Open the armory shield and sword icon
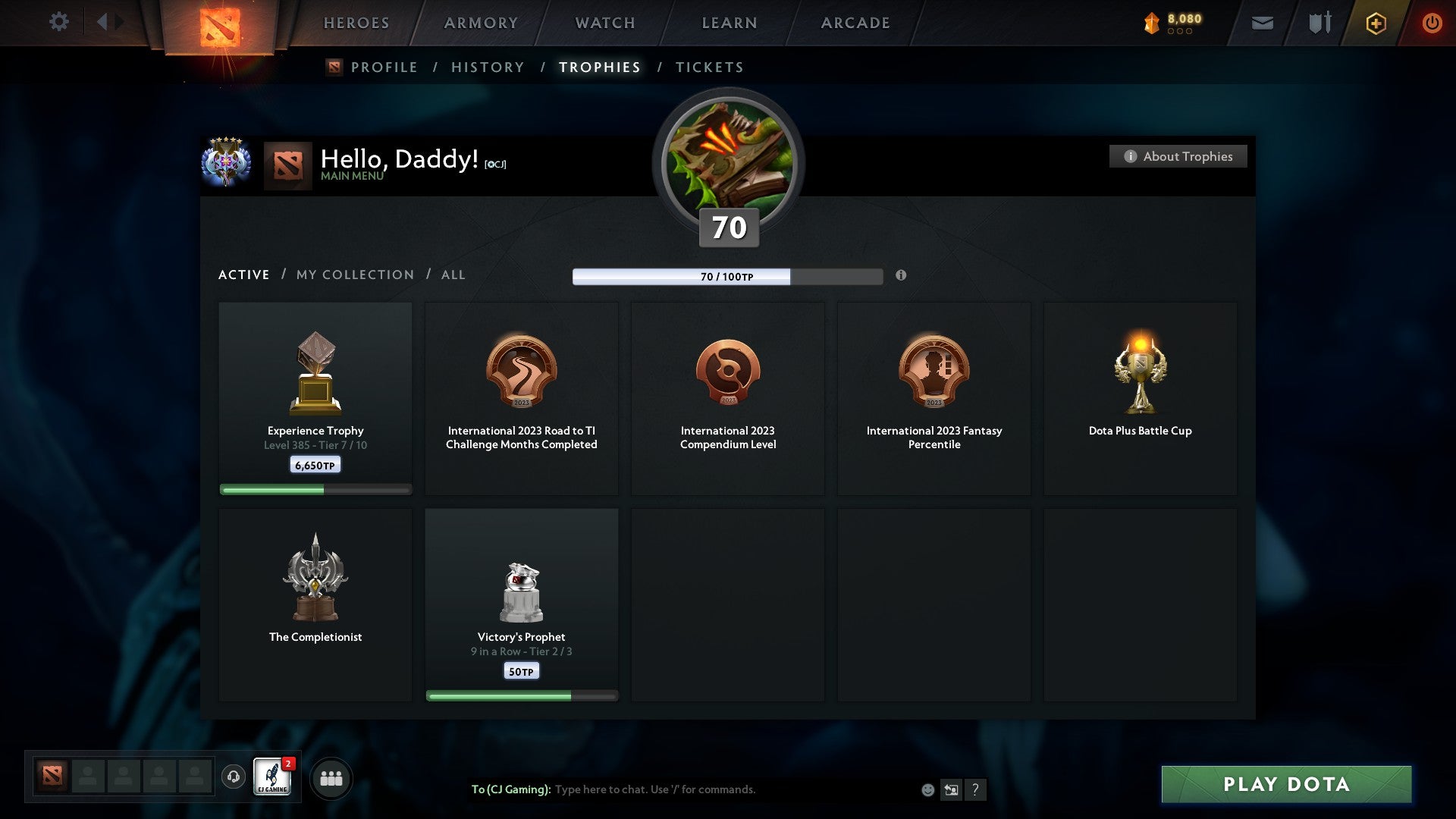This screenshot has height=819, width=1456. 1318,23
